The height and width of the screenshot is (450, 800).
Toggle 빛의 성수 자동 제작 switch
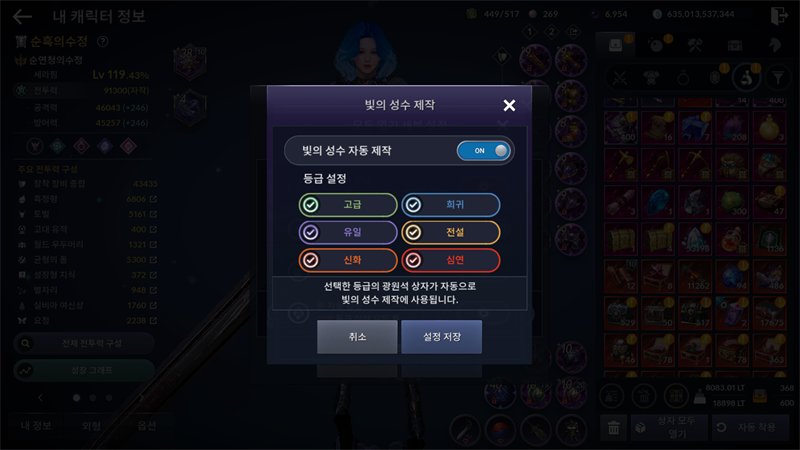click(484, 151)
